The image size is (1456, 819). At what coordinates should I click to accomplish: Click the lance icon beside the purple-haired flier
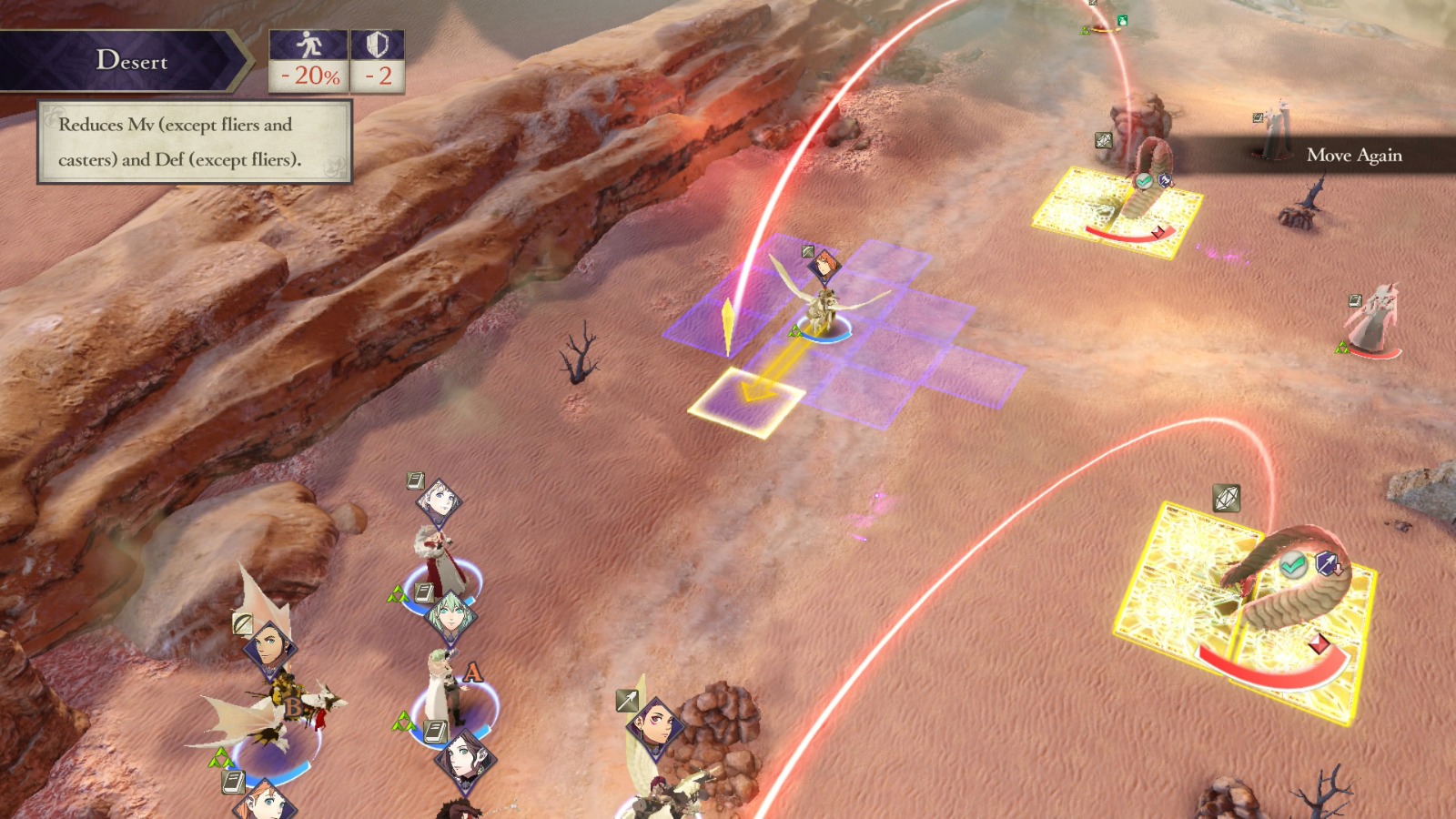coord(625,703)
